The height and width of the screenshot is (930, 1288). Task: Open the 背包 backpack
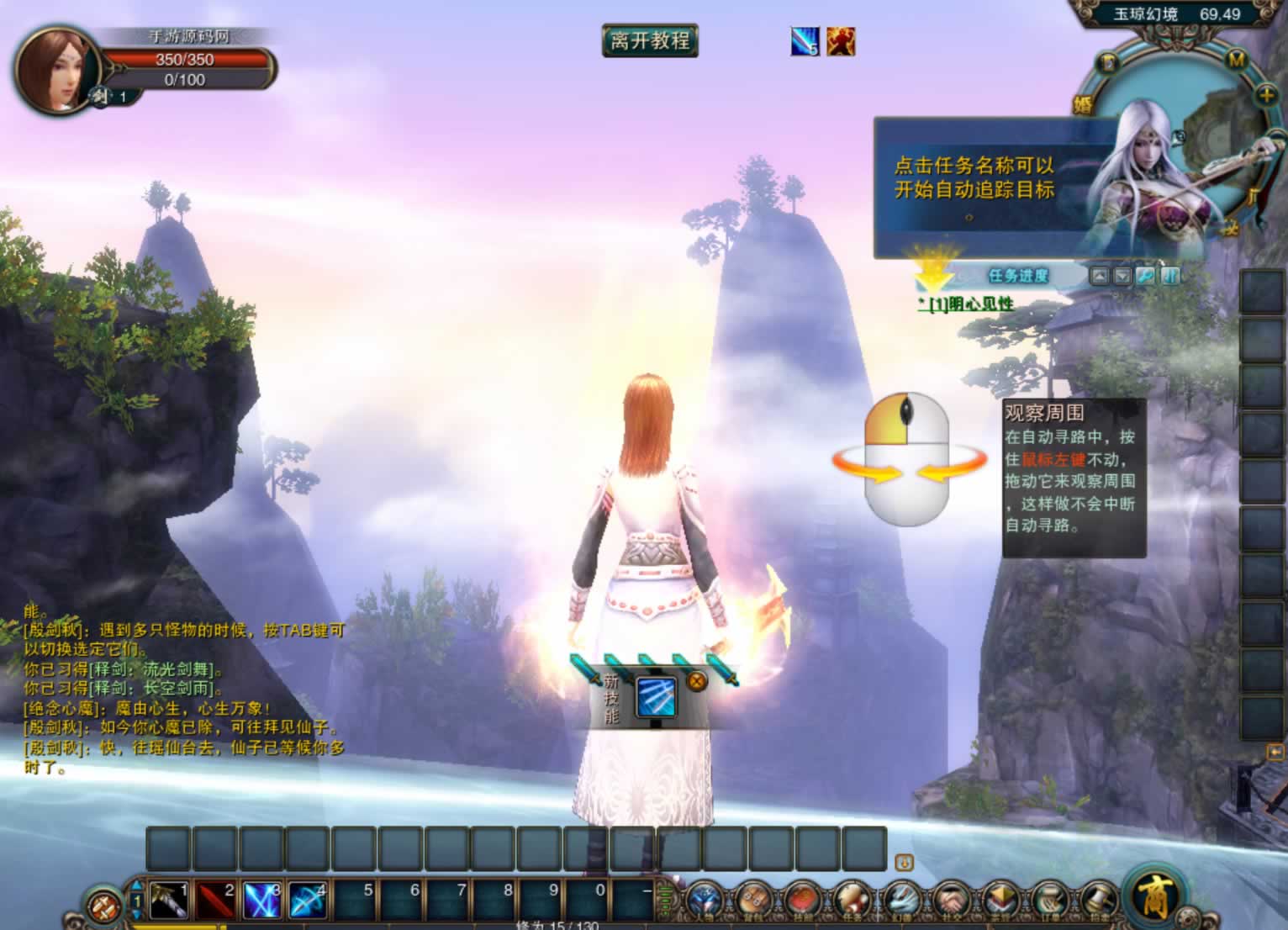(753, 901)
